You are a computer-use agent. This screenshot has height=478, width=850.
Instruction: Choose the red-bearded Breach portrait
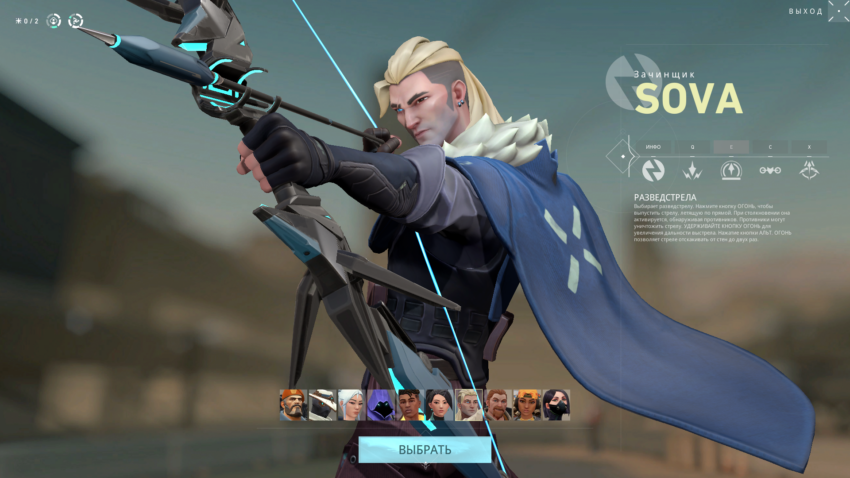click(497, 405)
